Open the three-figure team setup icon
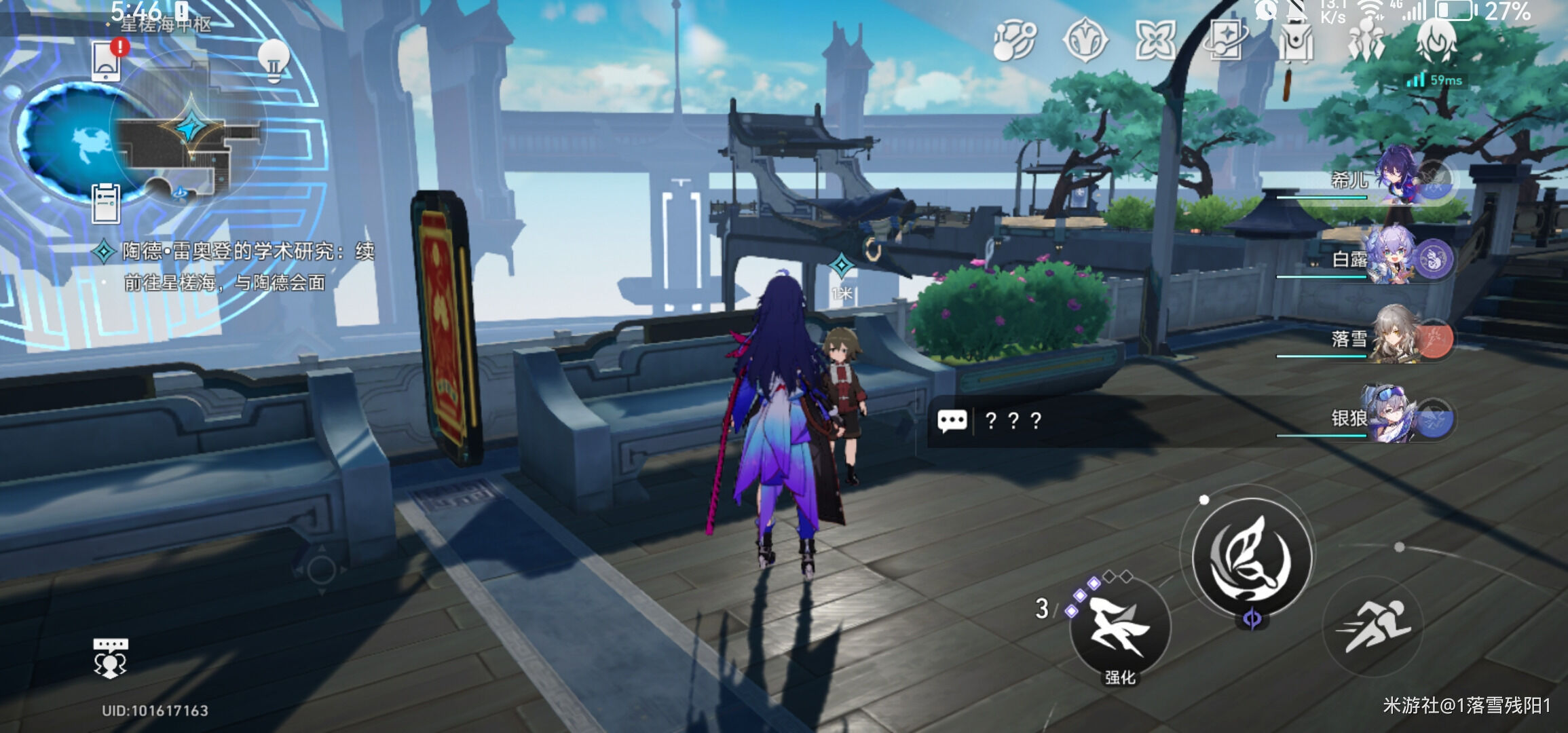This screenshot has width=1568, height=733. tap(1366, 41)
